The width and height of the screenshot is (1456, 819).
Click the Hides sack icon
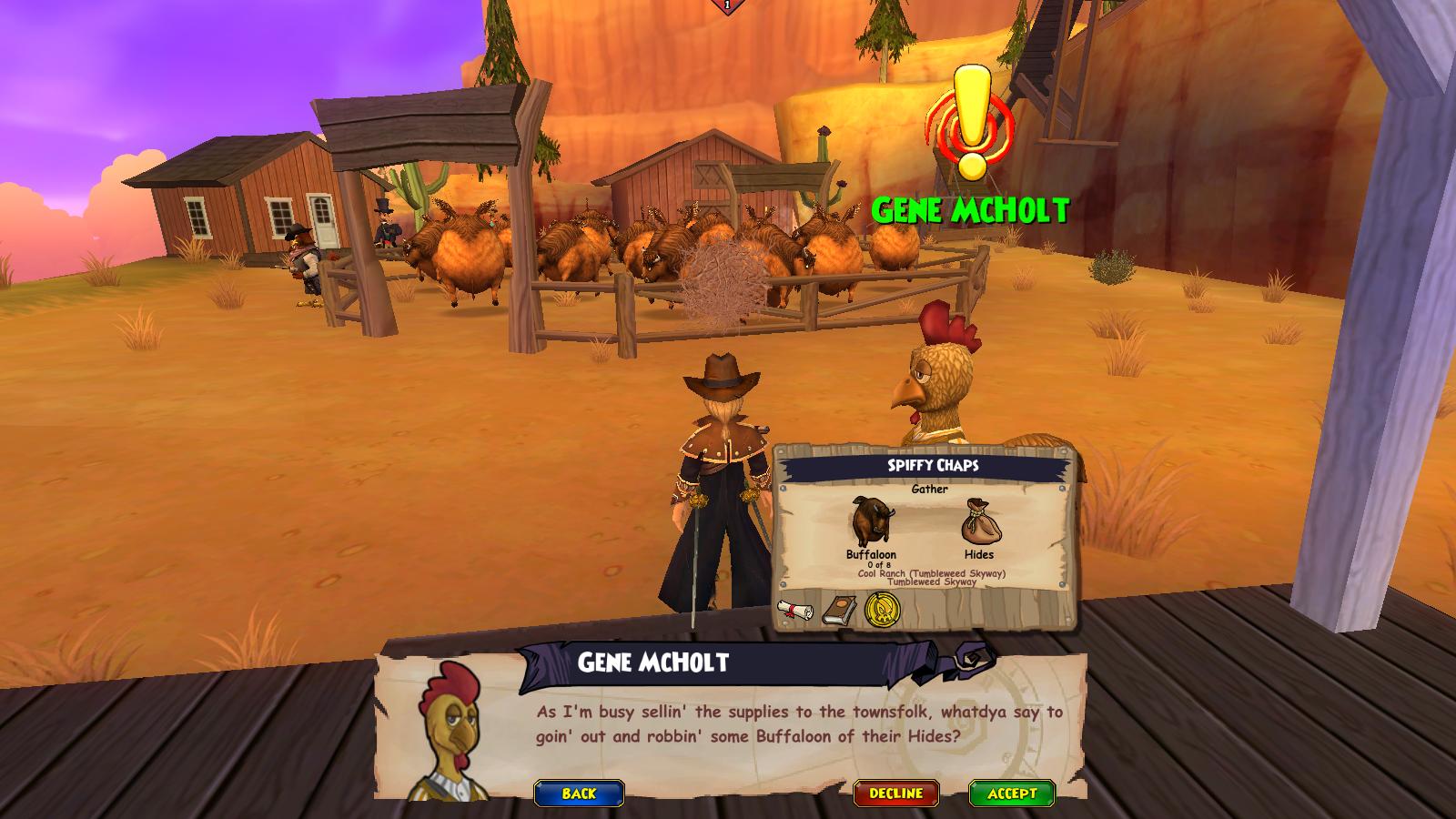pyautogui.click(x=979, y=522)
